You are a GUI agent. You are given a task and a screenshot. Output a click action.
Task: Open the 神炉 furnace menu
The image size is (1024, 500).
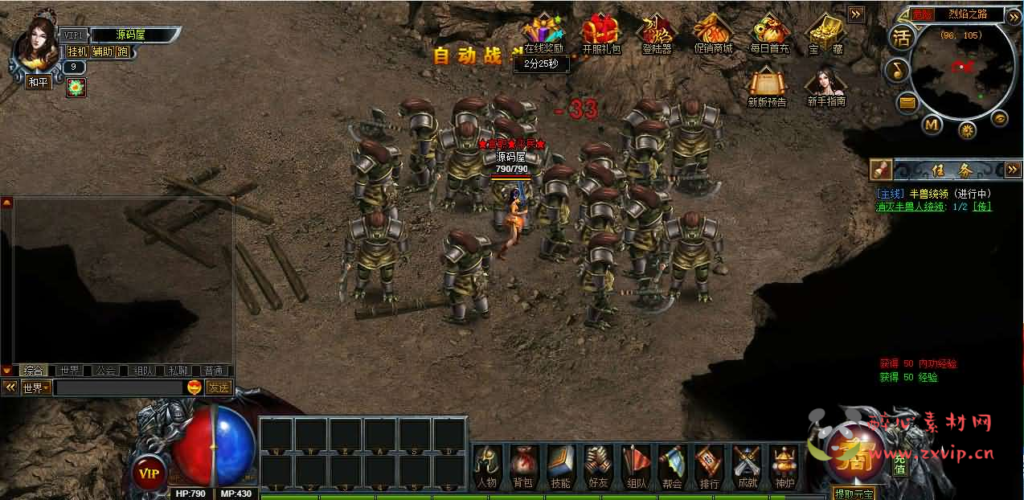pyautogui.click(x=784, y=463)
